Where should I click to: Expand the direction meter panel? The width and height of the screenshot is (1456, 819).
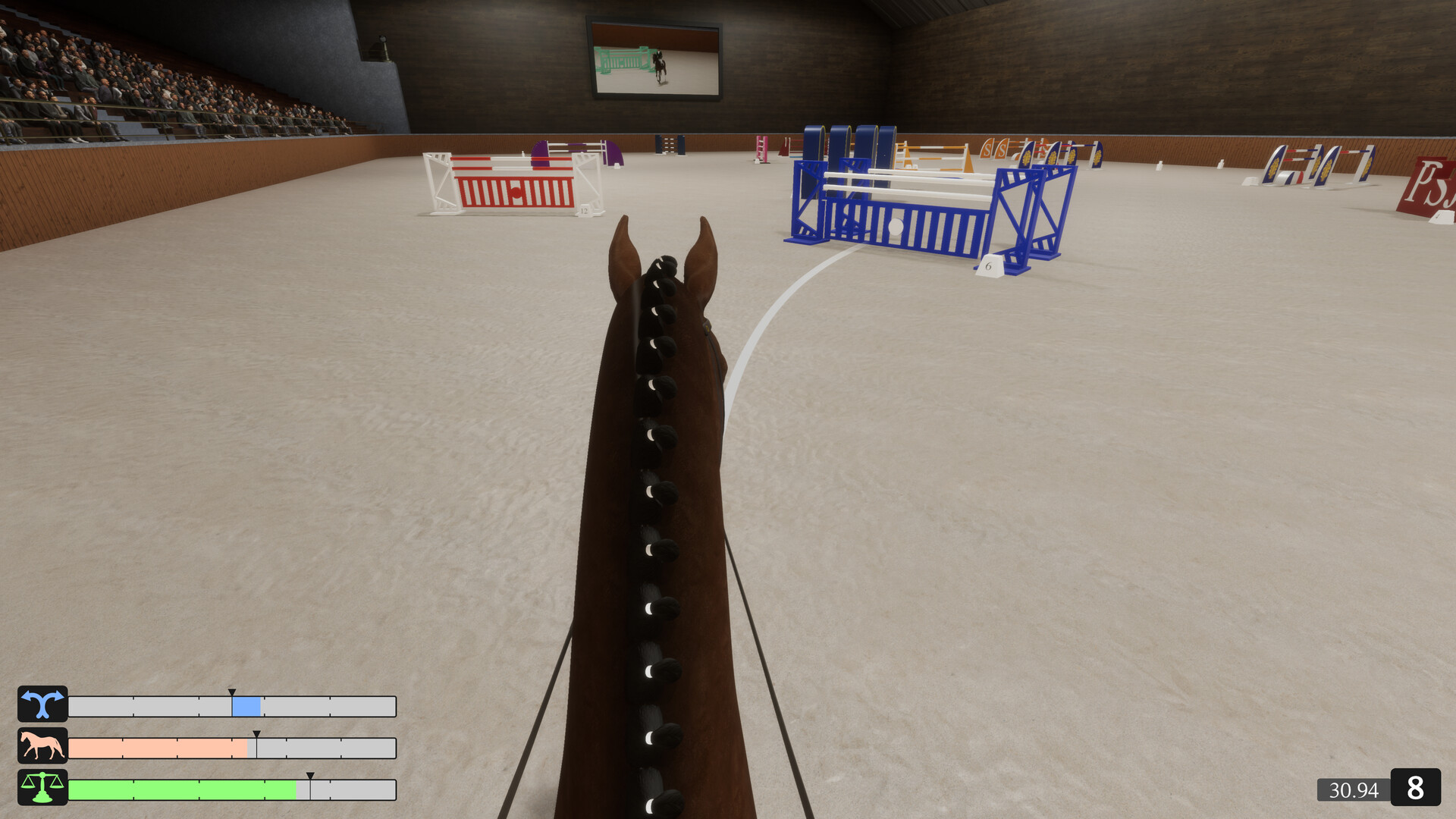[x=233, y=706]
